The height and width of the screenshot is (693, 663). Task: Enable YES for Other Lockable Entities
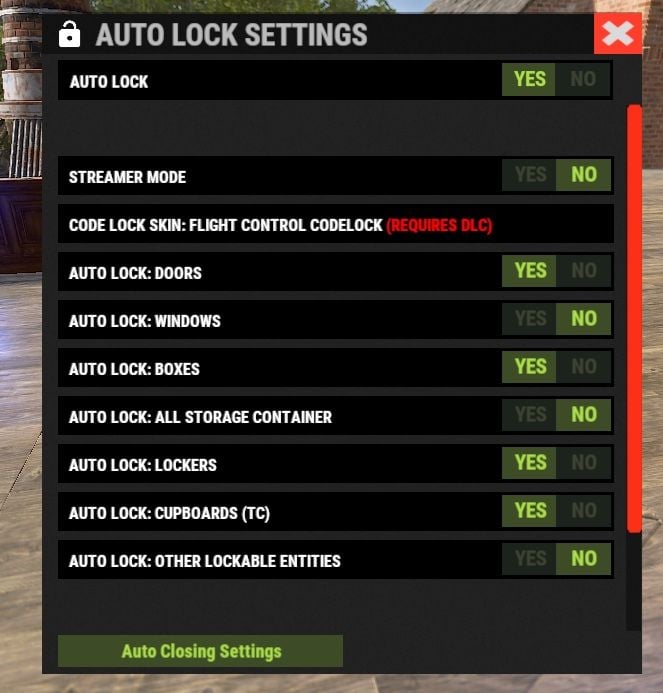click(530, 559)
